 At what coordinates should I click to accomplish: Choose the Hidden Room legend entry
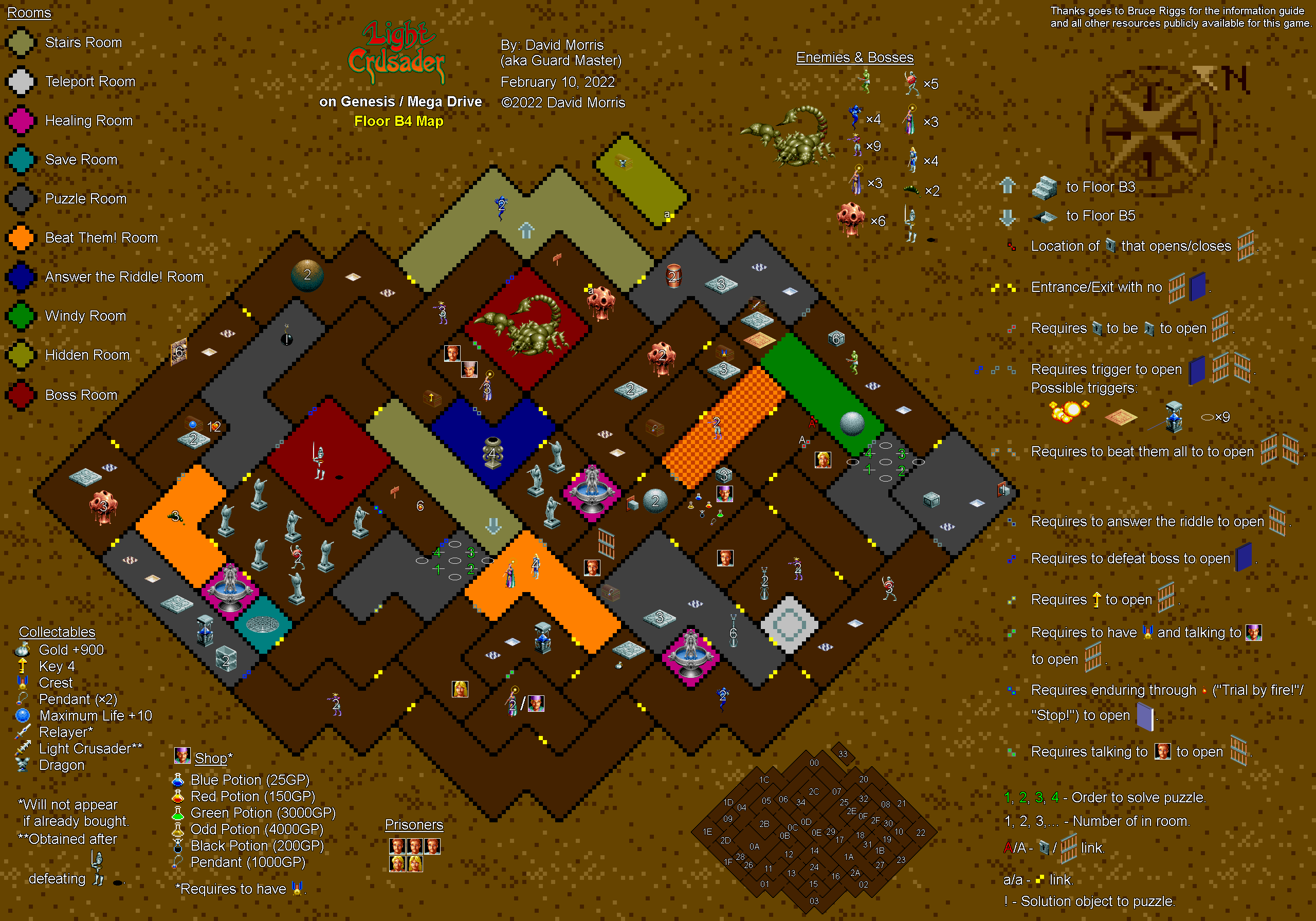tap(87, 355)
